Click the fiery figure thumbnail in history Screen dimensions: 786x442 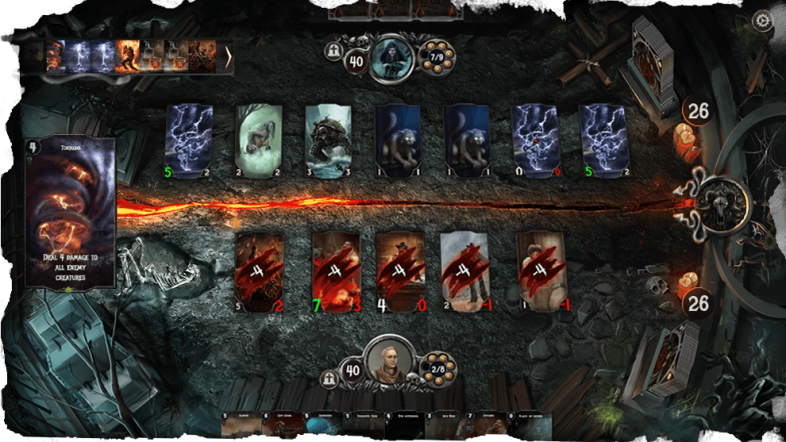[128, 56]
